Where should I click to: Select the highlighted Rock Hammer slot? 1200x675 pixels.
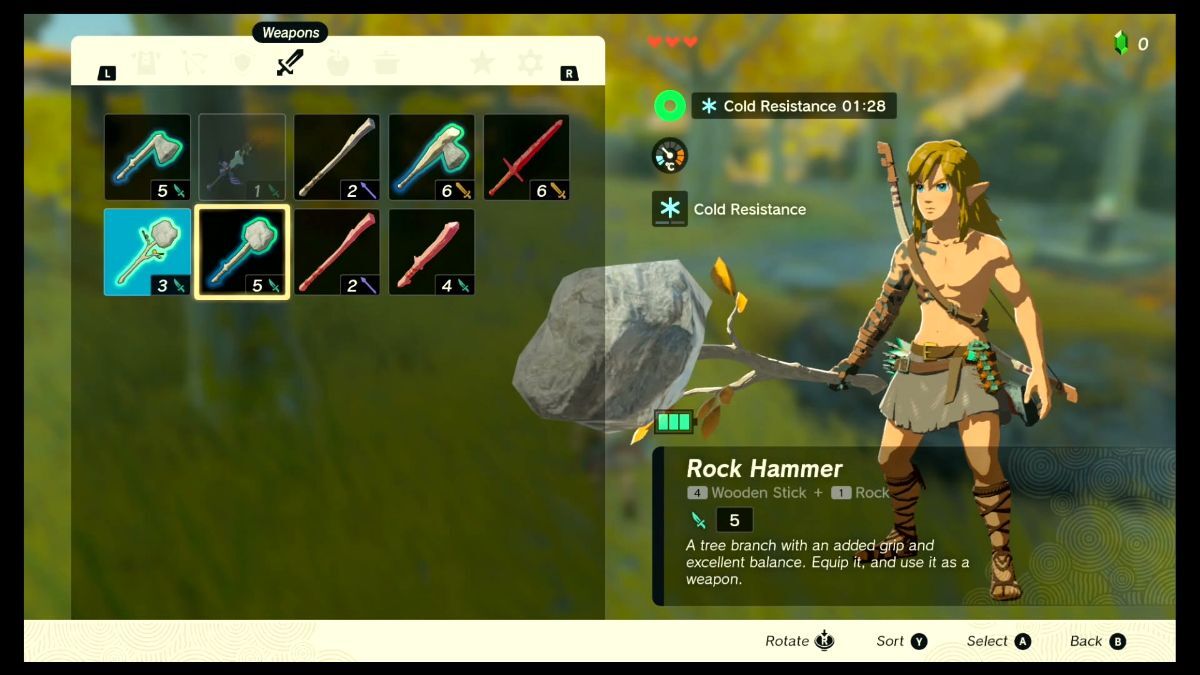coord(242,252)
